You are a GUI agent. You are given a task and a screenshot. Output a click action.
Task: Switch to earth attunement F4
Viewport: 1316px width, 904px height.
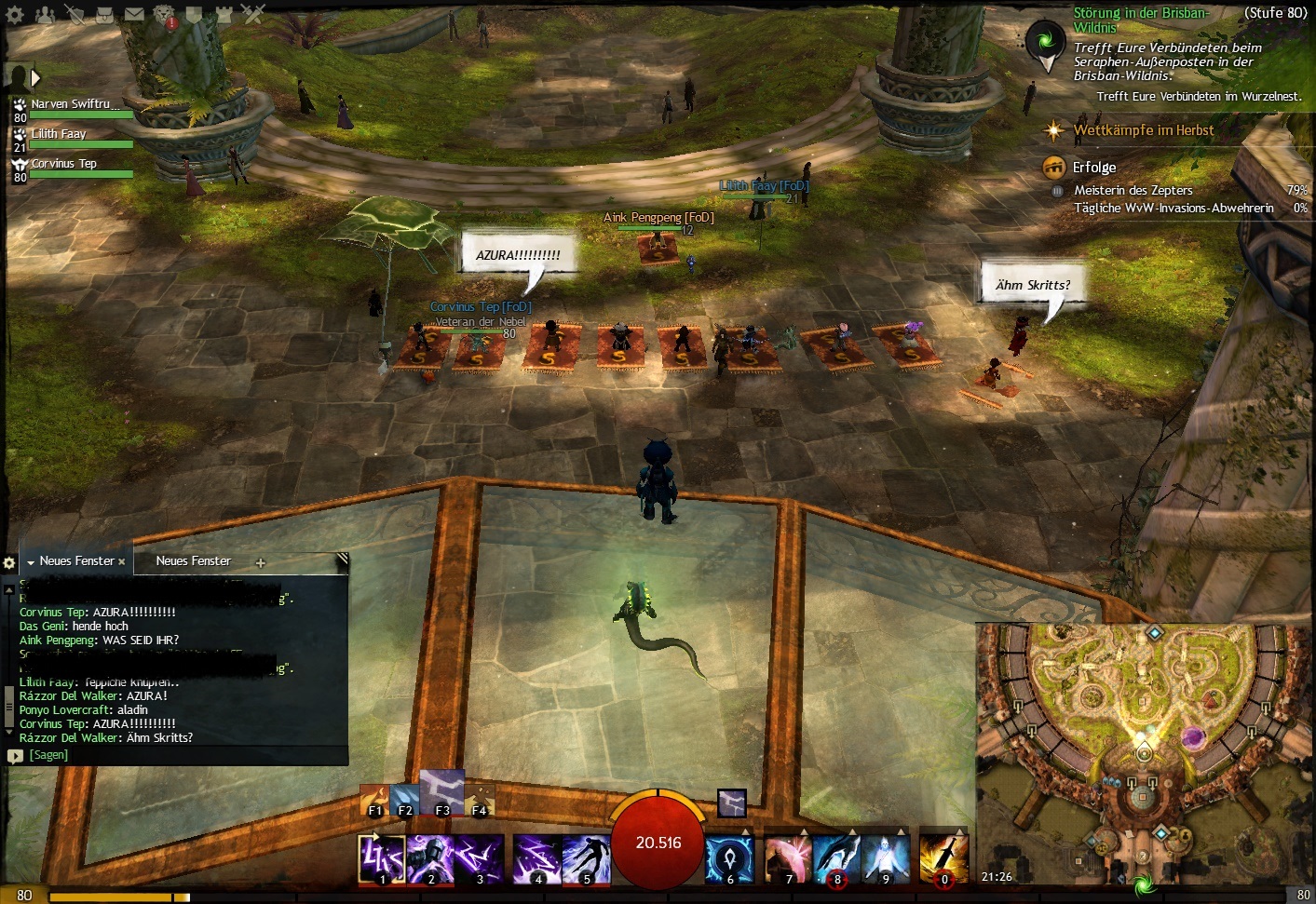tap(480, 802)
